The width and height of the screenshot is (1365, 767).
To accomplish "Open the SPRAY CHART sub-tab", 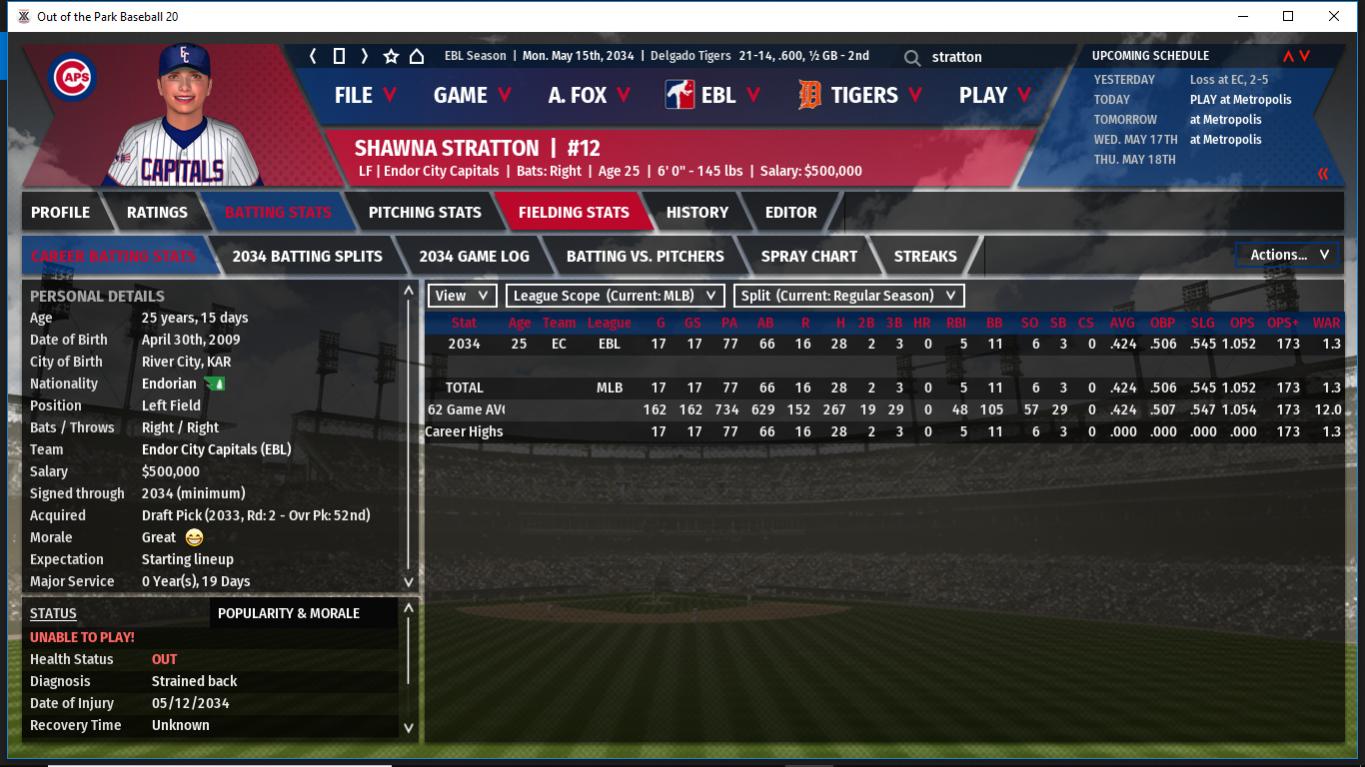I will click(x=809, y=256).
